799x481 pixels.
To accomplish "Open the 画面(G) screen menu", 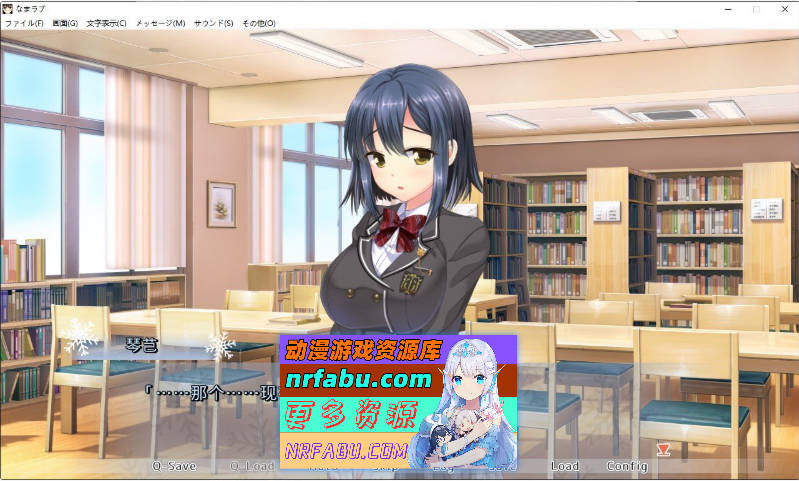I will coord(65,23).
